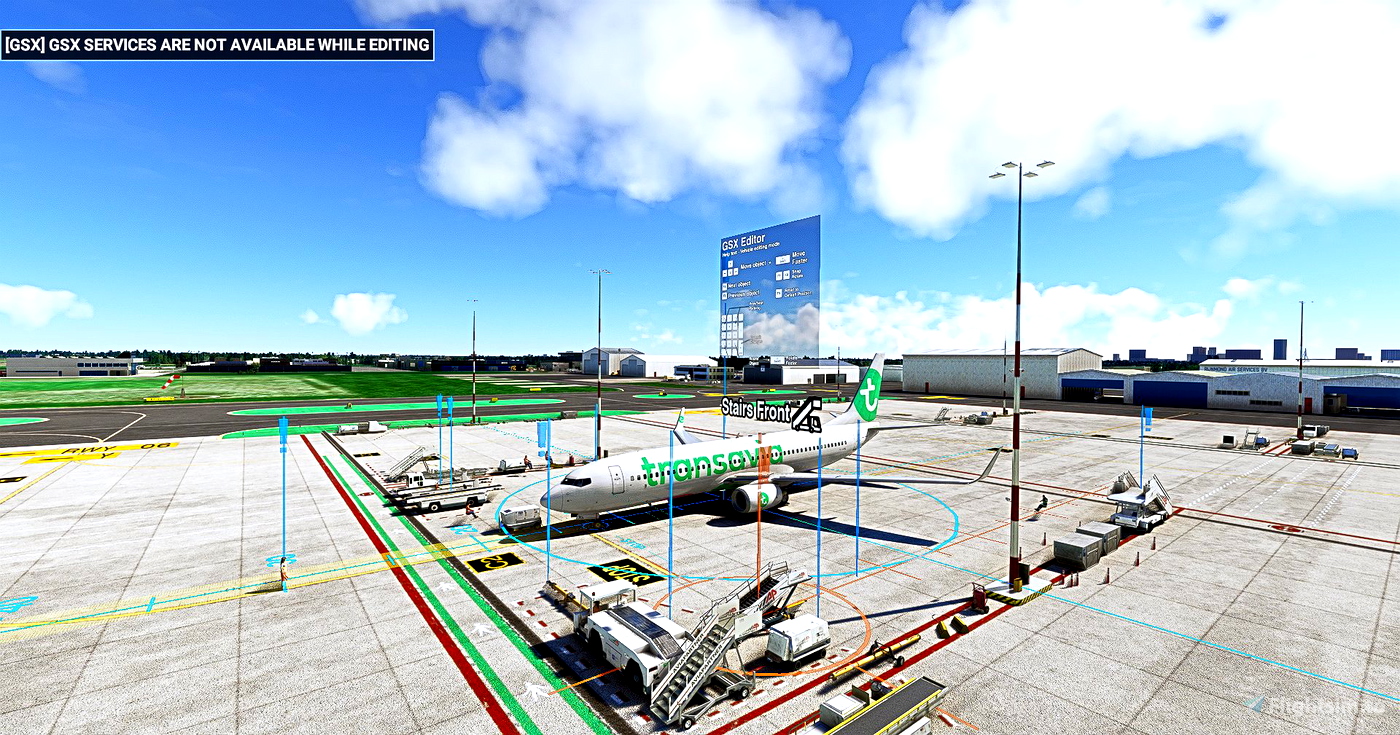Click the left arrow Move object key icon
Viewport: 1400px width, 735px height.
tap(724, 272)
